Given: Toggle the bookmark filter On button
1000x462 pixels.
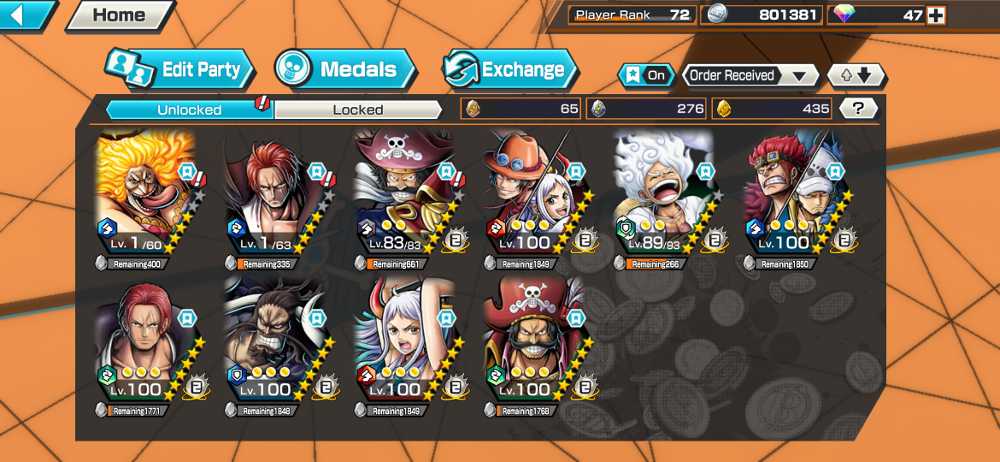Looking at the screenshot, I should click(646, 75).
